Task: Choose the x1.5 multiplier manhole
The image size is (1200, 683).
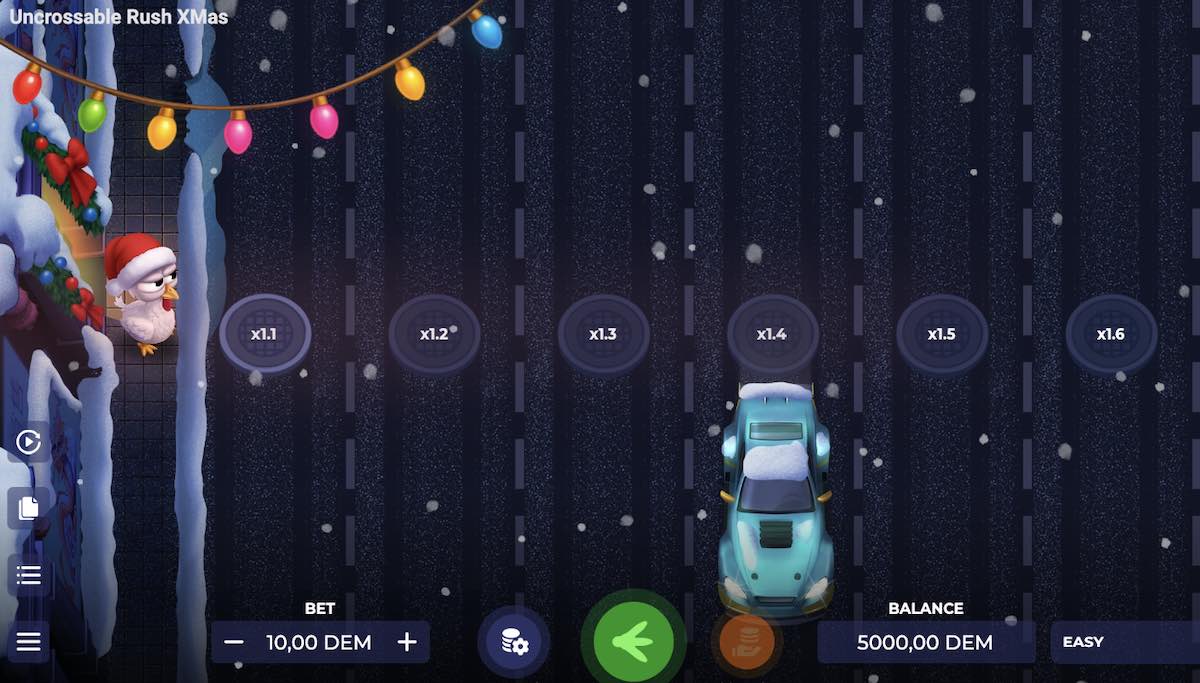Action: (942, 334)
